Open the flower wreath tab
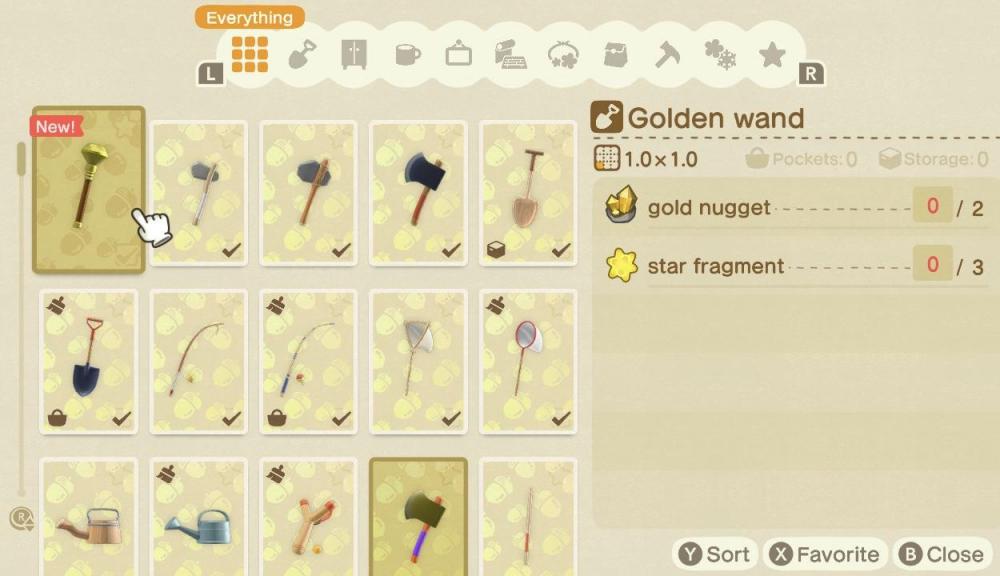Screen dimensions: 1000x576 pyautogui.click(x=564, y=55)
